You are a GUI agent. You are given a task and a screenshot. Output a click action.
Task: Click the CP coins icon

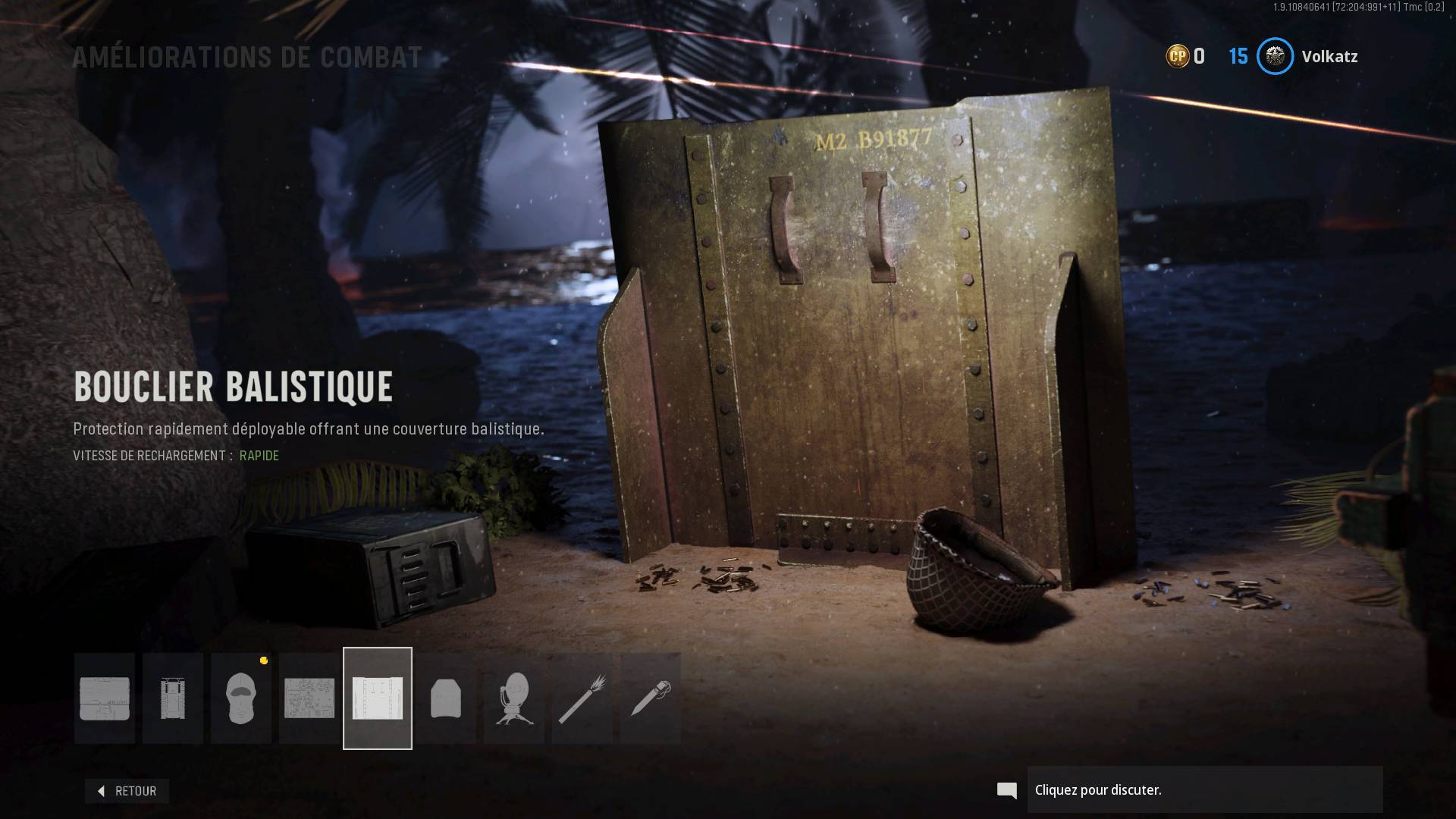point(1178,56)
